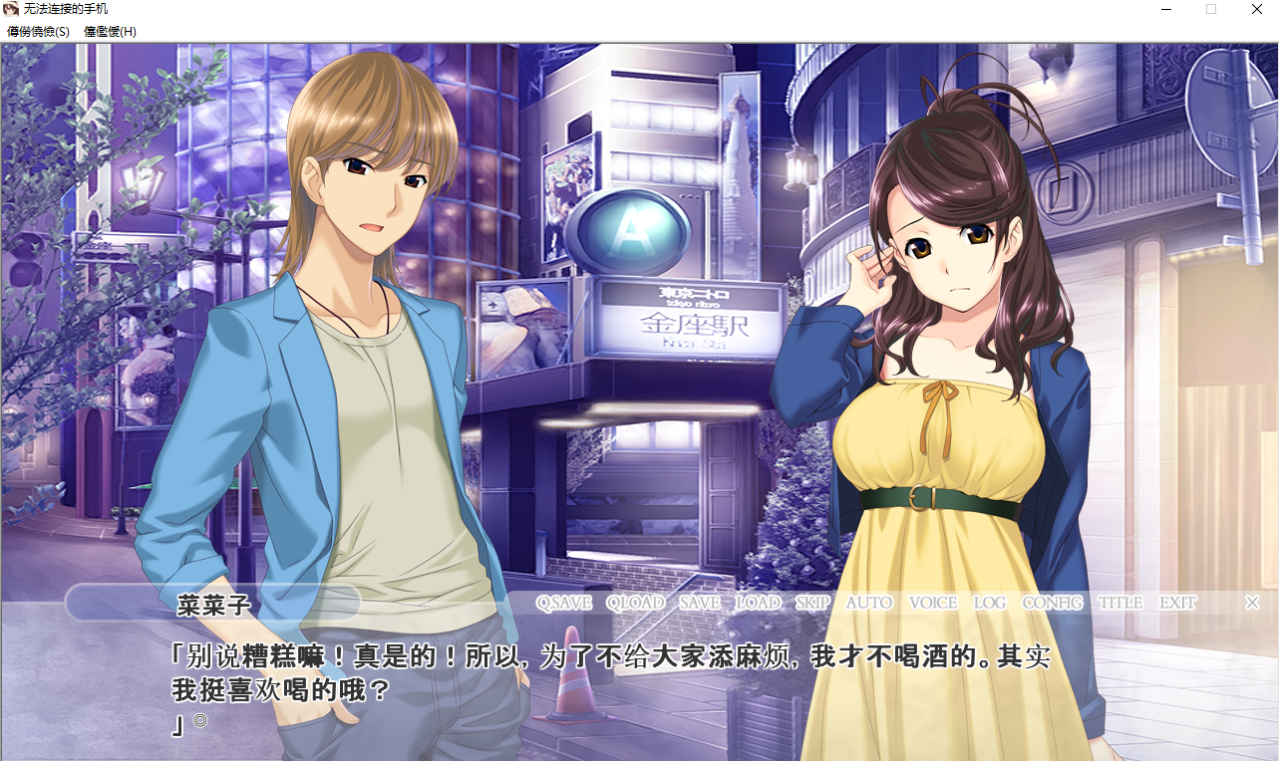The width and height of the screenshot is (1280, 761).
Task: Open the CONFIG settings
Action: (x=1052, y=603)
